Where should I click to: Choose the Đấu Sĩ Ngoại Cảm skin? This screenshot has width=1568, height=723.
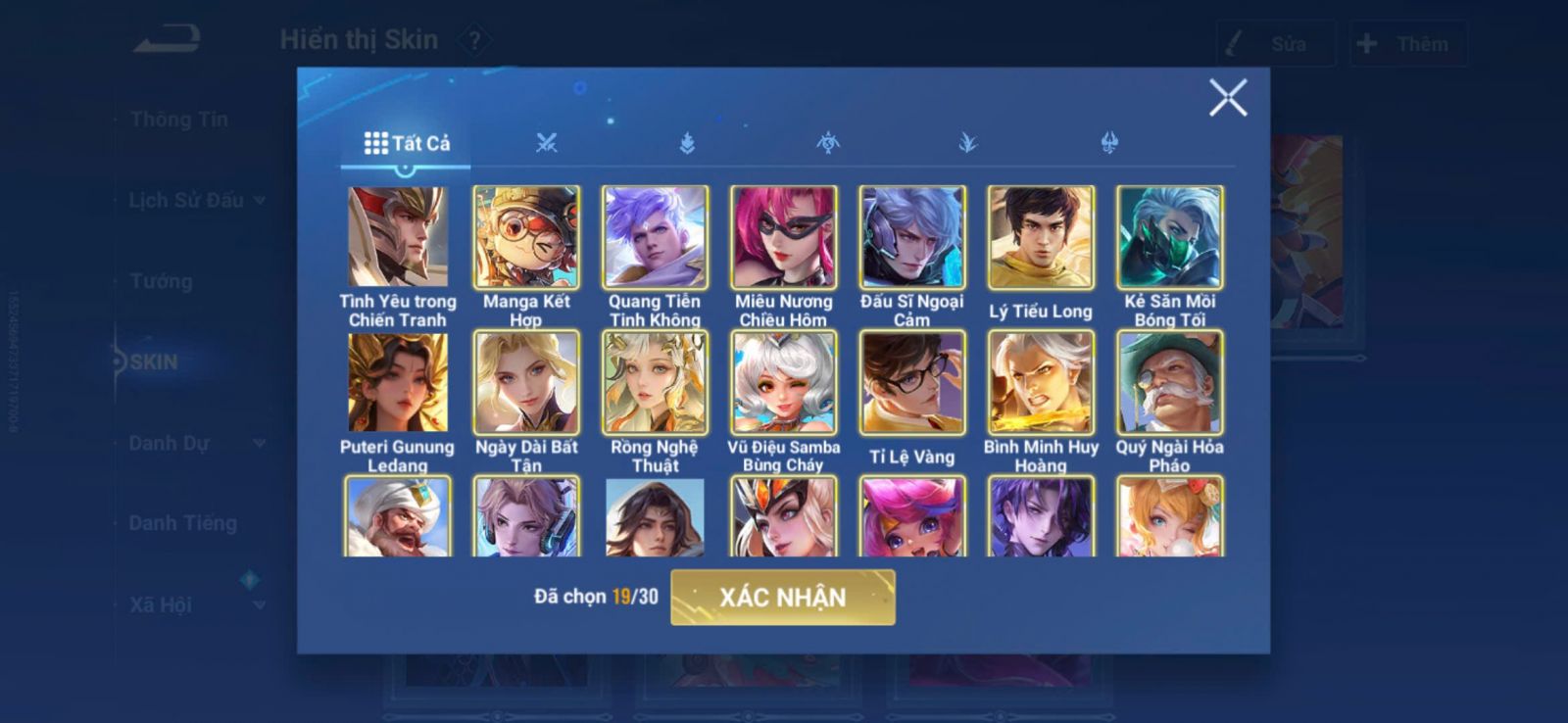(911, 236)
